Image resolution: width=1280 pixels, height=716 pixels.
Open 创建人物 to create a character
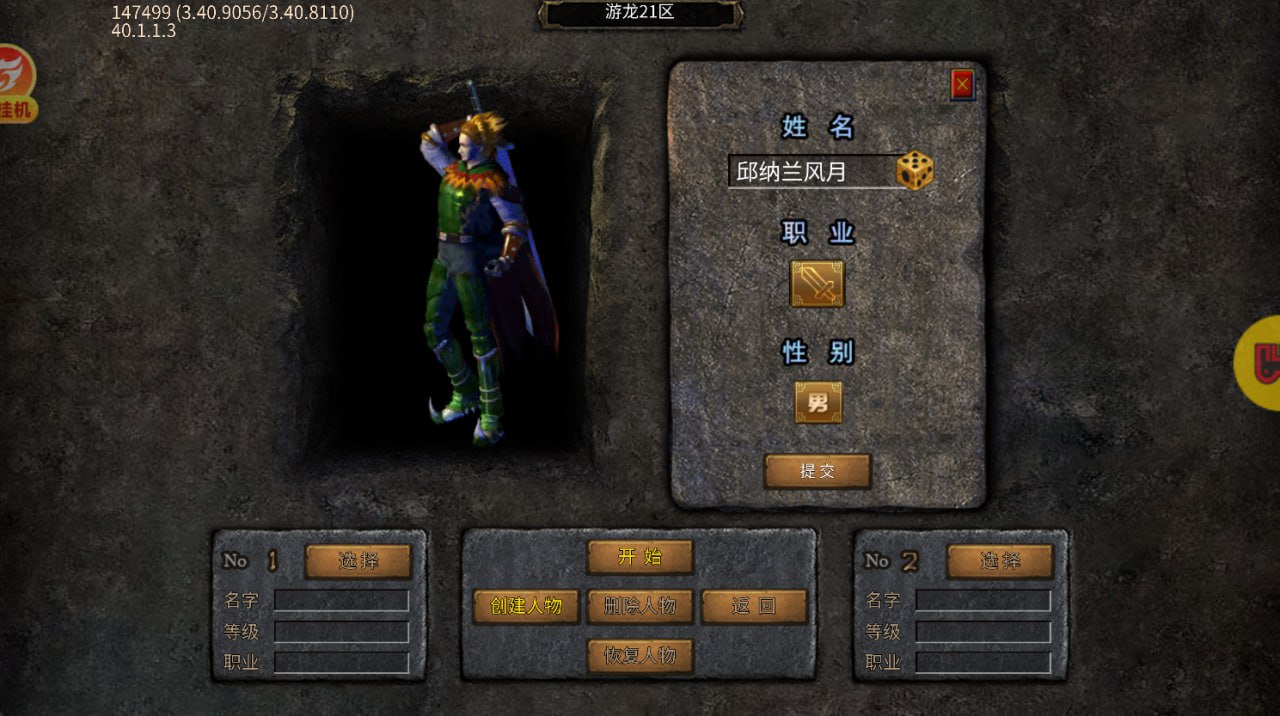[526, 606]
